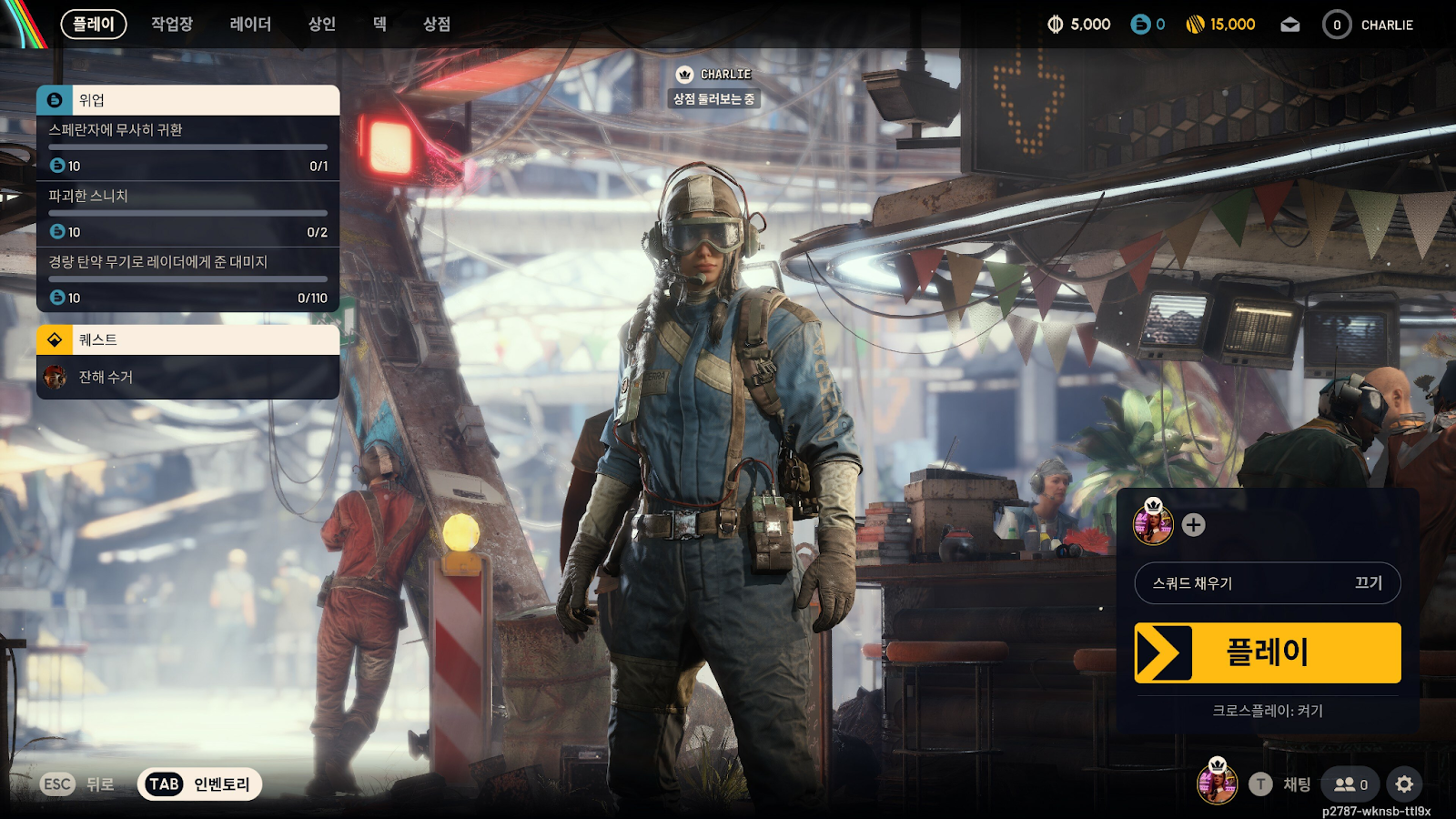Start matchmaking with the yellow 플레이 button
This screenshot has width=1456, height=819.
click(x=1267, y=652)
